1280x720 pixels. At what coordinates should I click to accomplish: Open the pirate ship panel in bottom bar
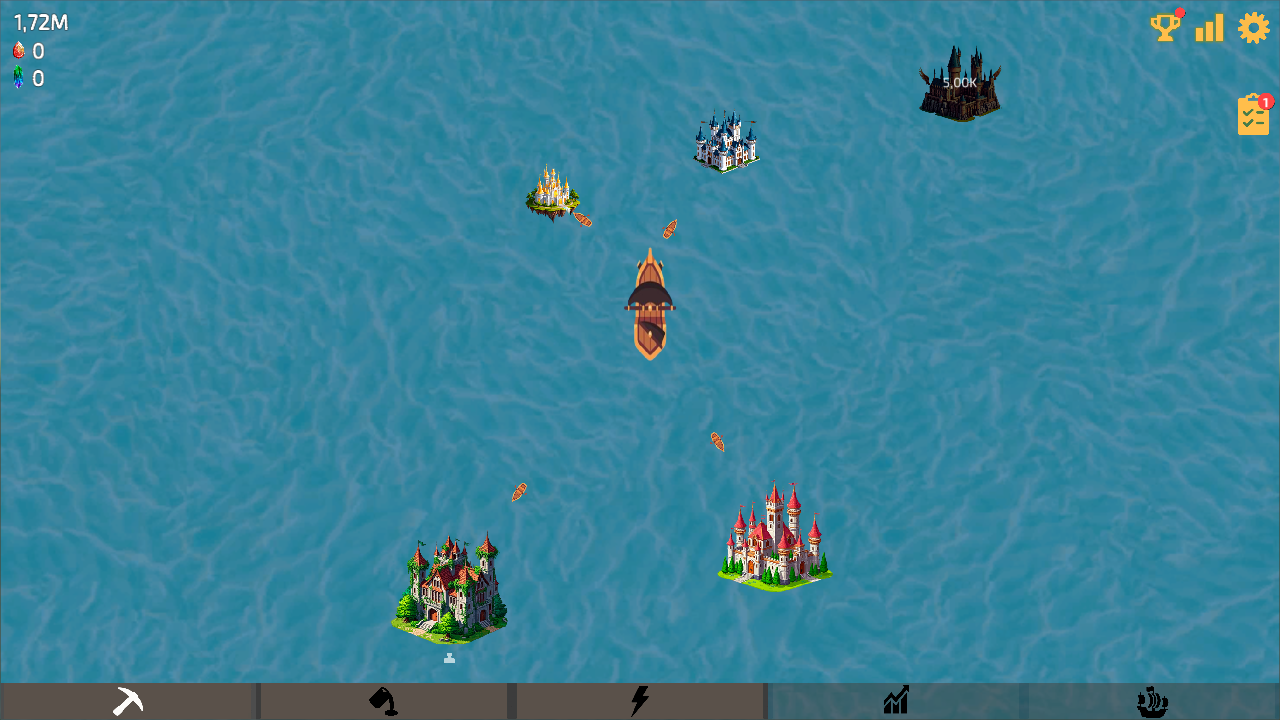[x=1152, y=701]
